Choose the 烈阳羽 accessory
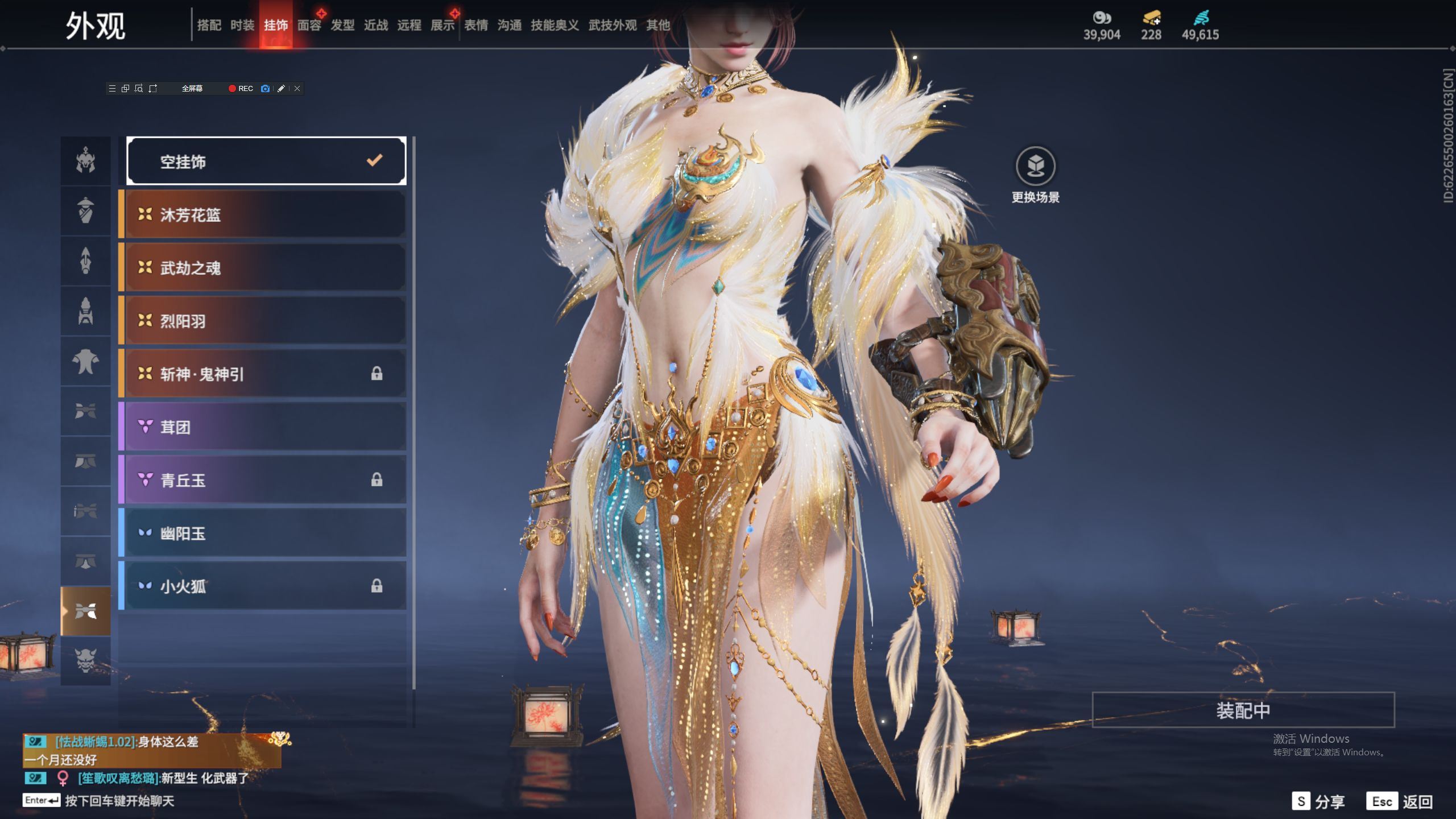The width and height of the screenshot is (1456, 819). point(265,321)
